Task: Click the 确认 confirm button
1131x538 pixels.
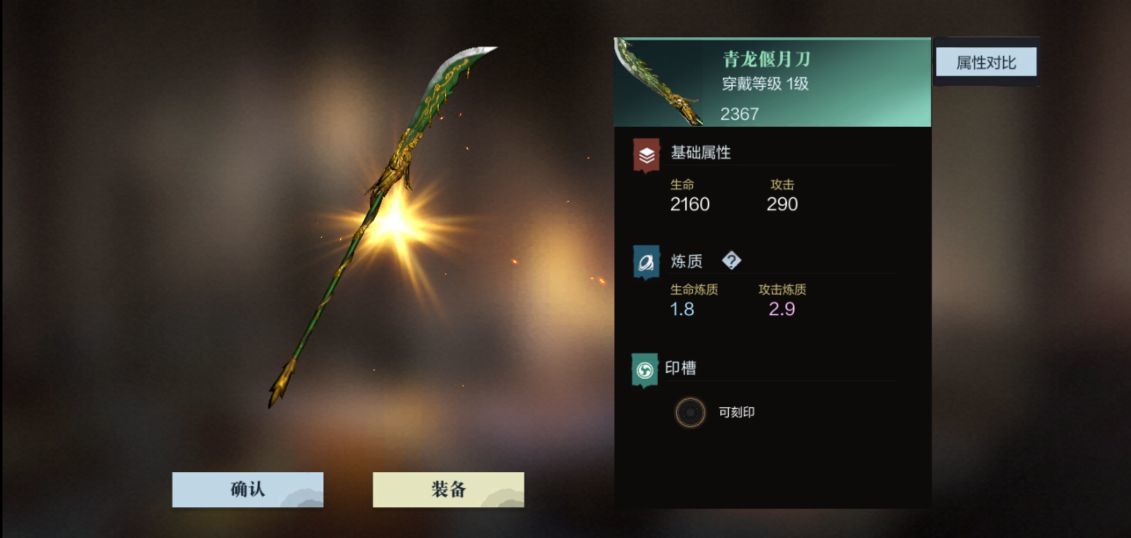Action: 247,490
